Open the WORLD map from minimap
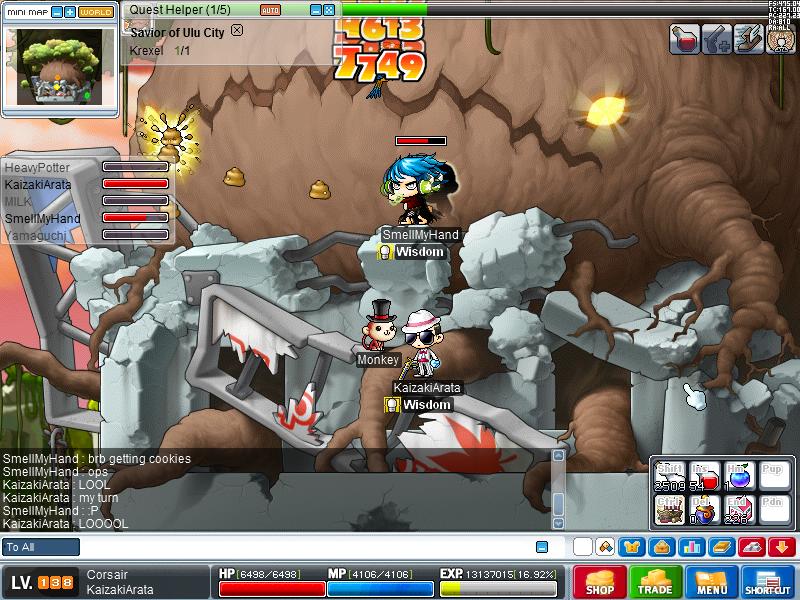 96,12
